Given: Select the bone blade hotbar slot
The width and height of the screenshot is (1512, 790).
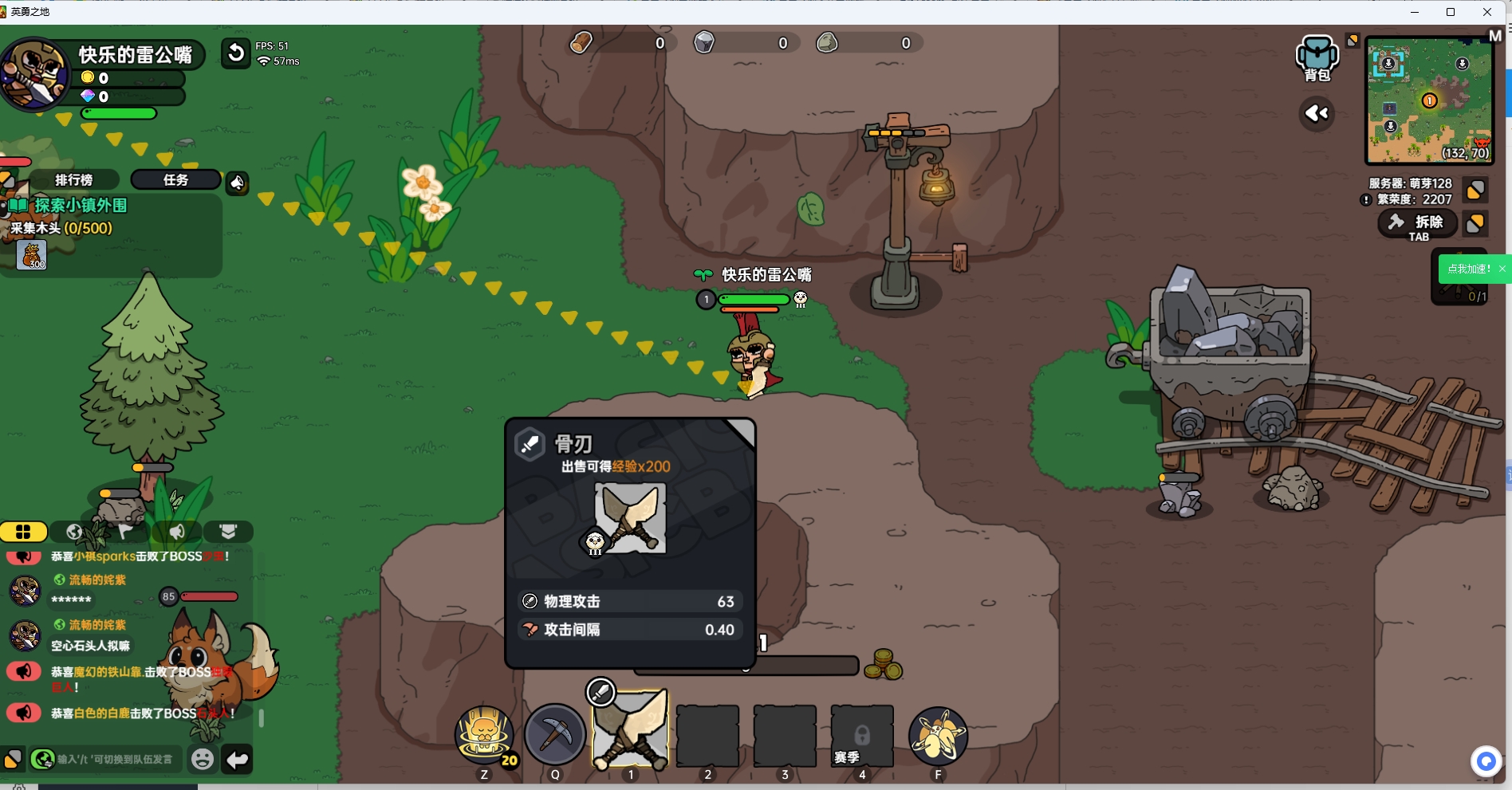Looking at the screenshot, I should click(x=631, y=730).
